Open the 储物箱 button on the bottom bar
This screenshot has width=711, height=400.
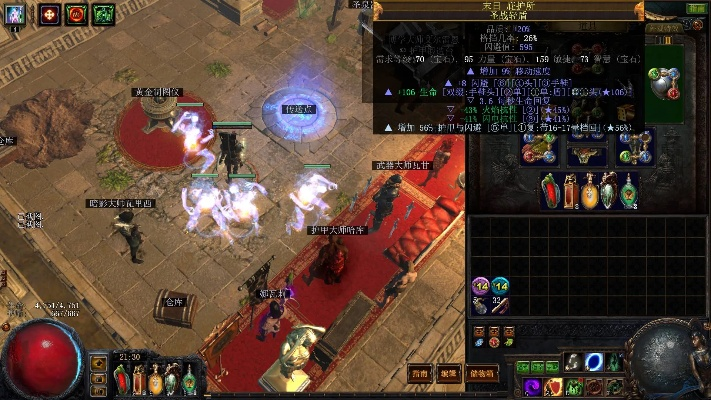[480, 373]
